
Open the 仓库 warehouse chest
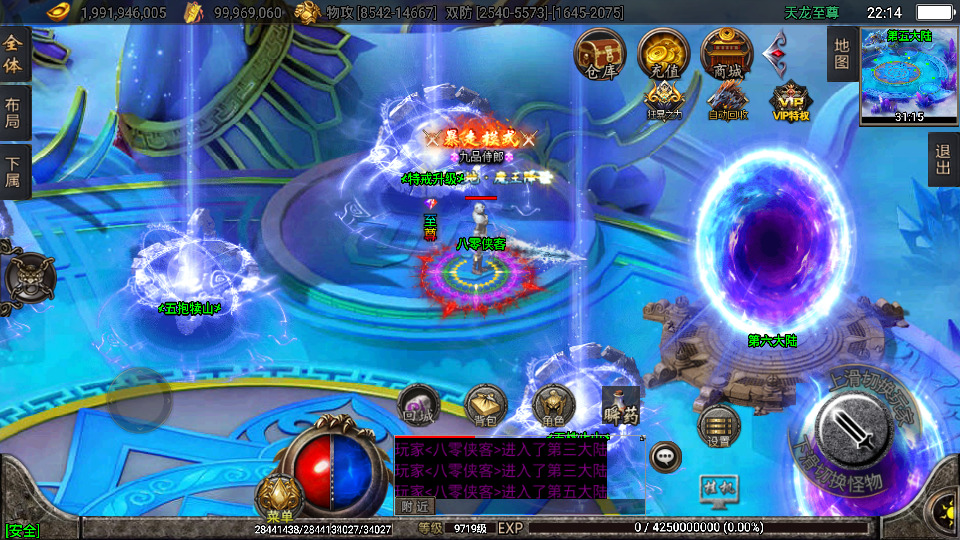(599, 53)
